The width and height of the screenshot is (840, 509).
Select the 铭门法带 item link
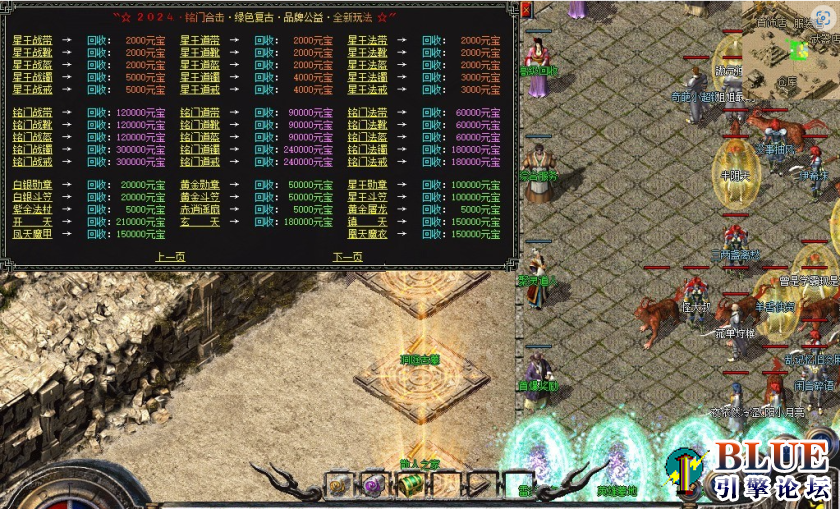click(367, 113)
